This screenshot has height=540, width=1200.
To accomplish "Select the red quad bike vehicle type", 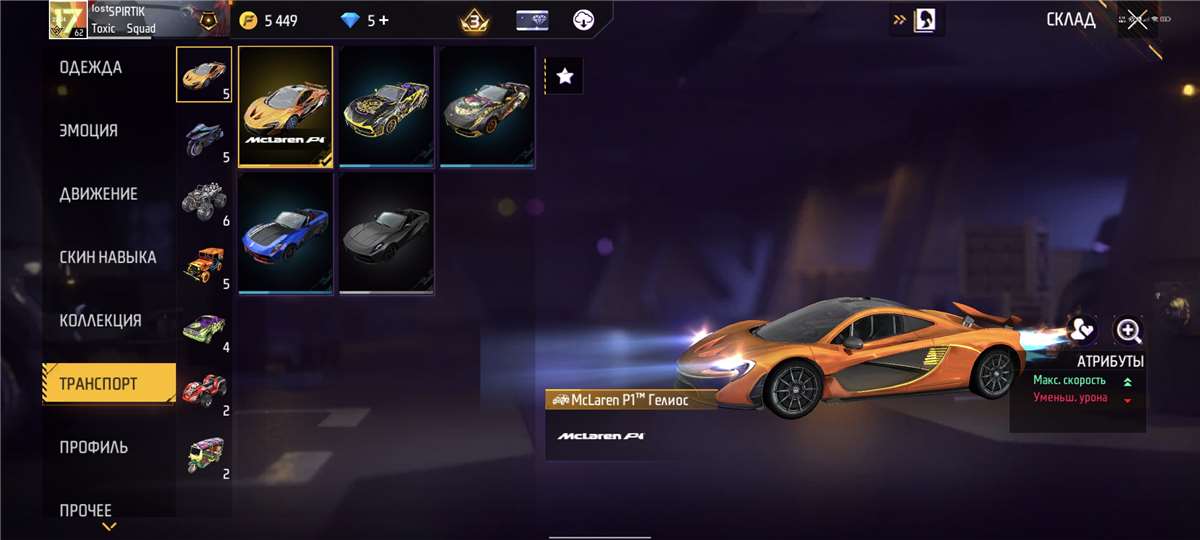I will tap(204, 391).
